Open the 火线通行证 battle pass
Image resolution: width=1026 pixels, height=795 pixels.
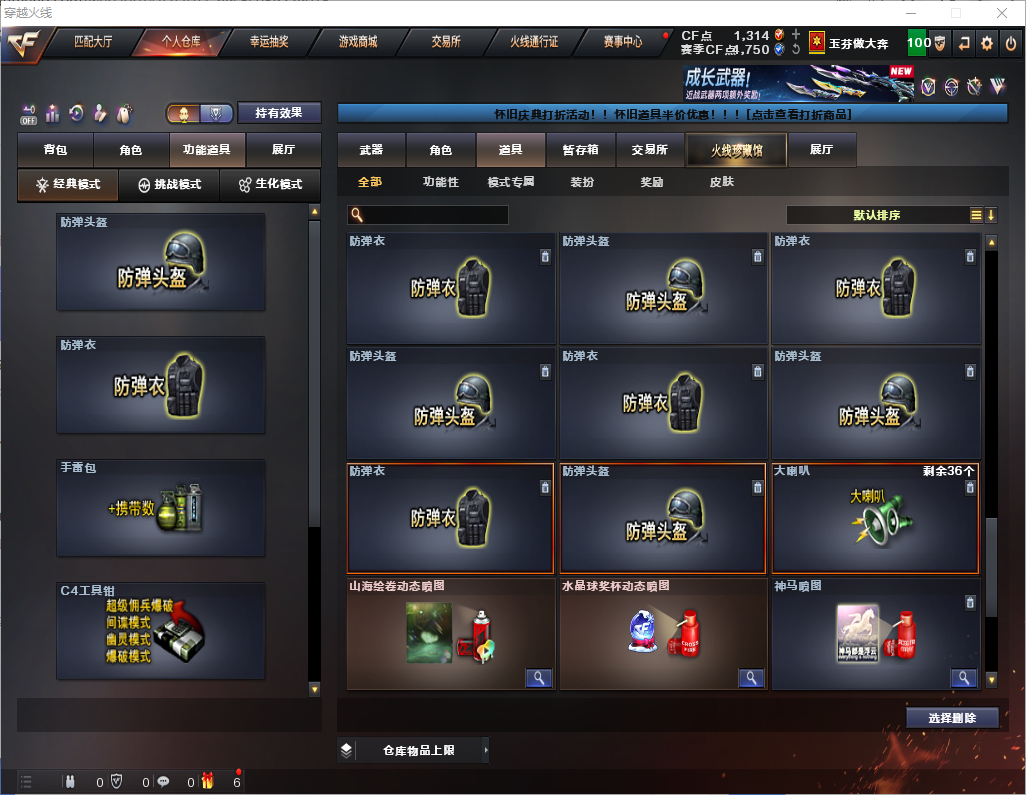pyautogui.click(x=534, y=42)
